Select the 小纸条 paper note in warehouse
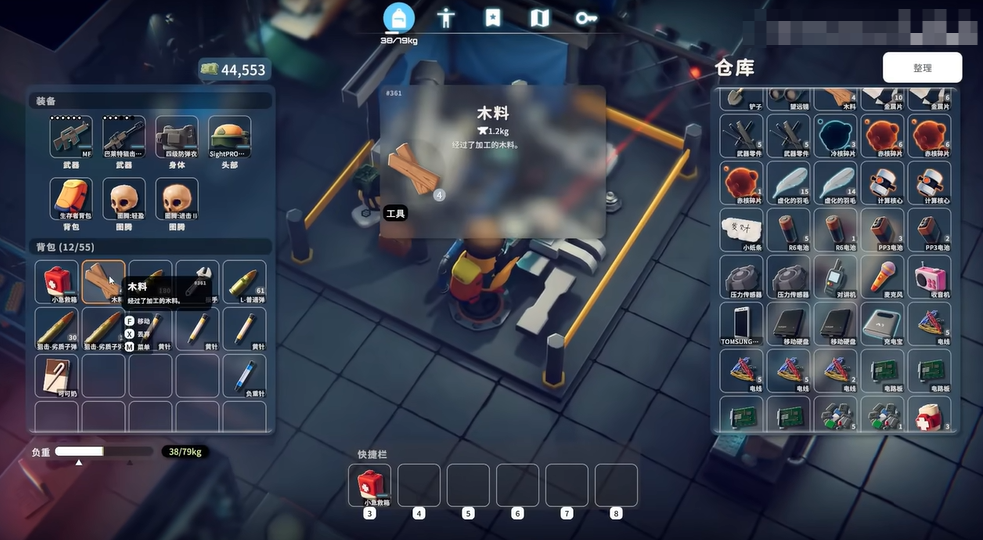983x540 pixels. [x=741, y=230]
